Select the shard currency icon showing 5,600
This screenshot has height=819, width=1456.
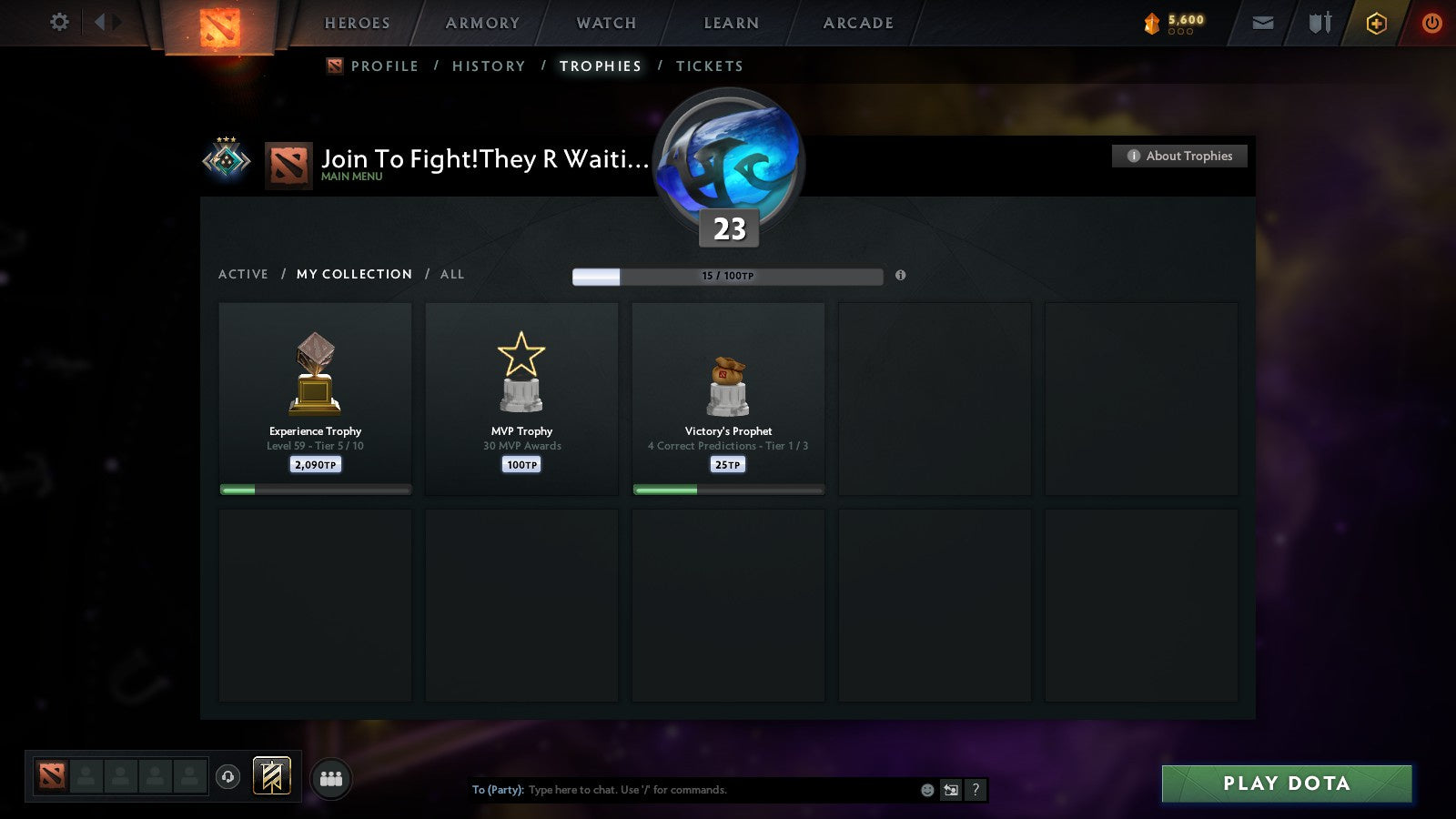pyautogui.click(x=1154, y=23)
